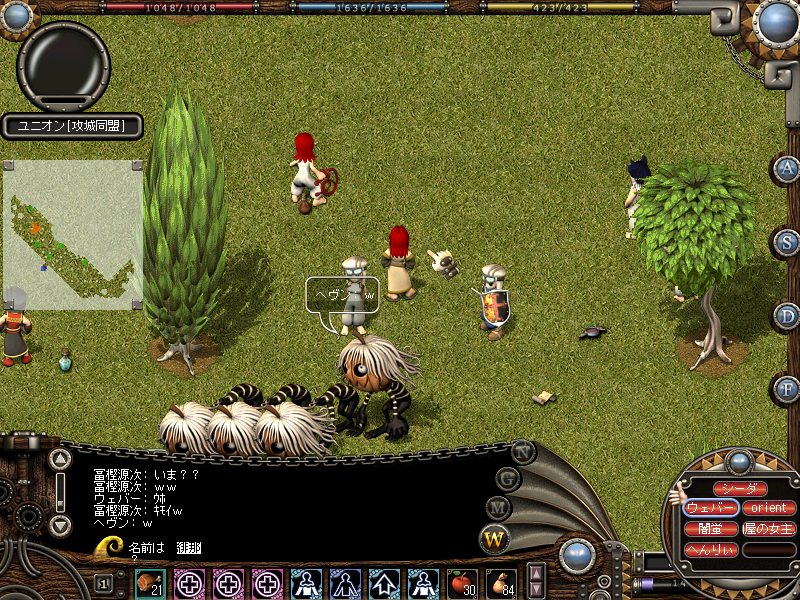Use the pouch item with count 84
Viewport: 800px width, 600px height.
(x=501, y=583)
